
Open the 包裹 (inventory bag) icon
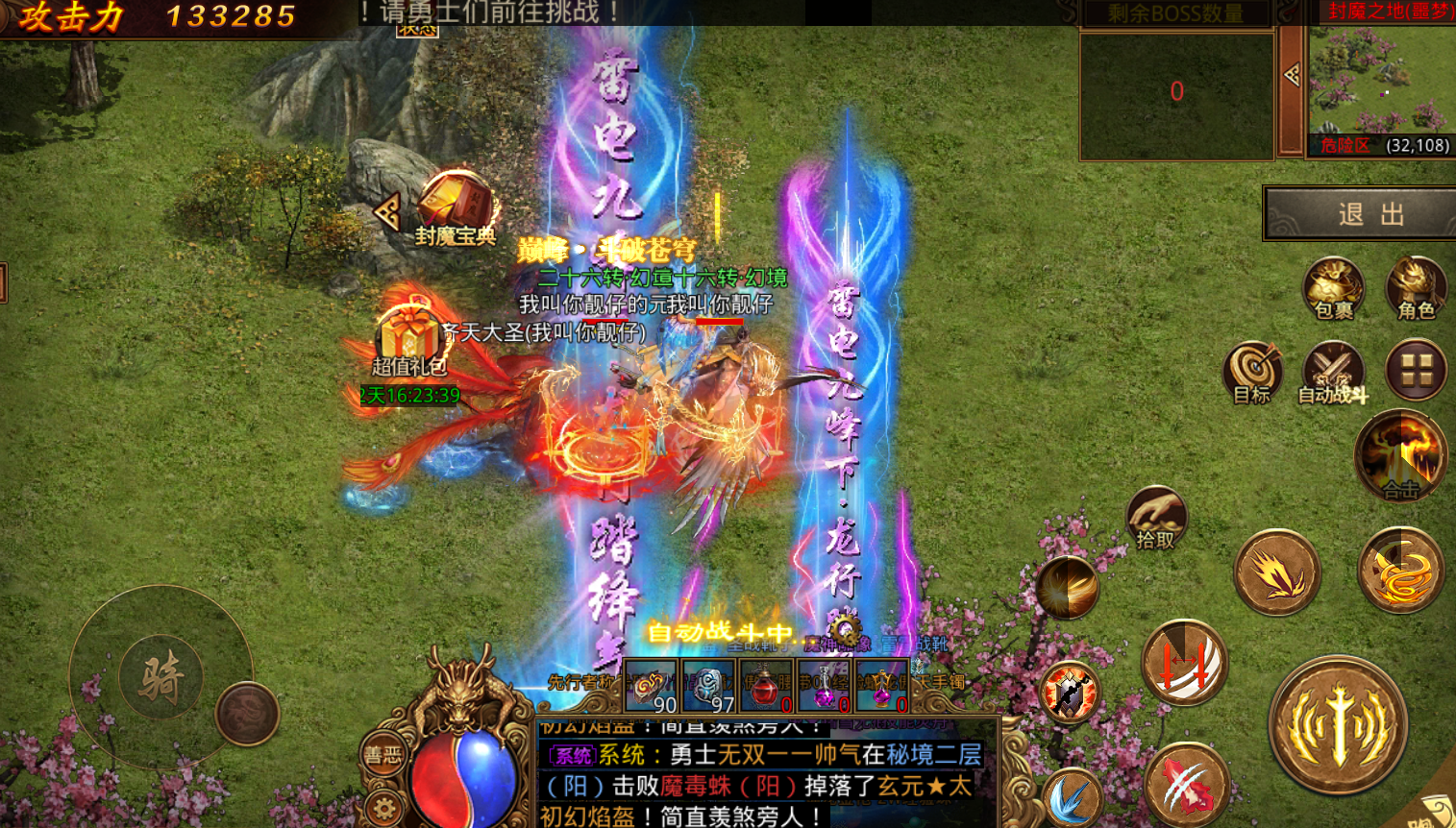pos(1335,285)
